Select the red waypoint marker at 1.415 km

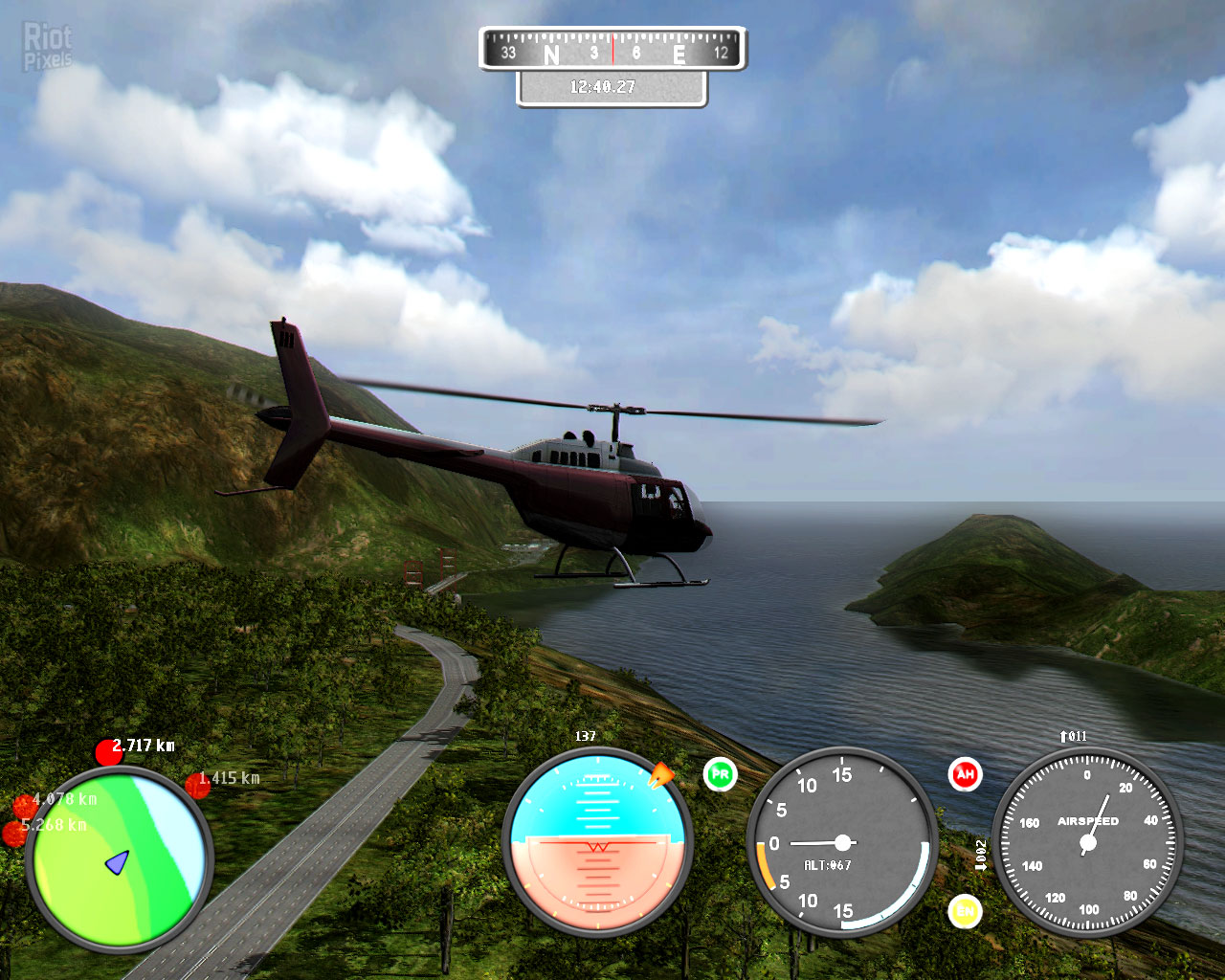pyautogui.click(x=197, y=785)
